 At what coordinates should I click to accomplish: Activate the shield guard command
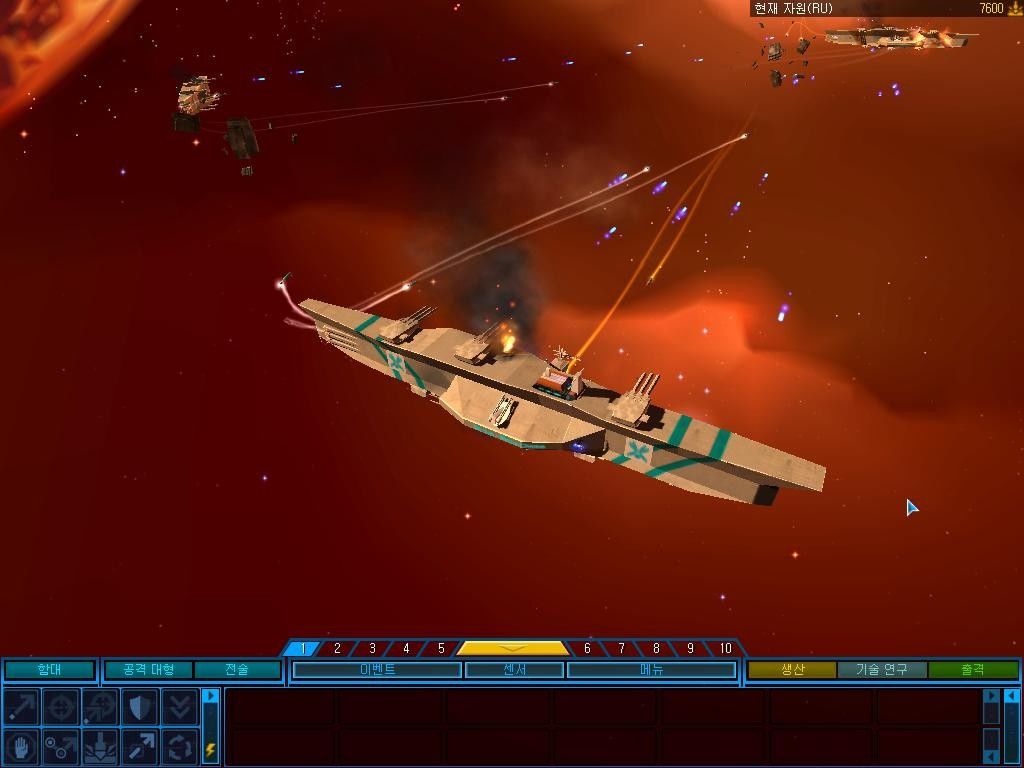point(139,707)
